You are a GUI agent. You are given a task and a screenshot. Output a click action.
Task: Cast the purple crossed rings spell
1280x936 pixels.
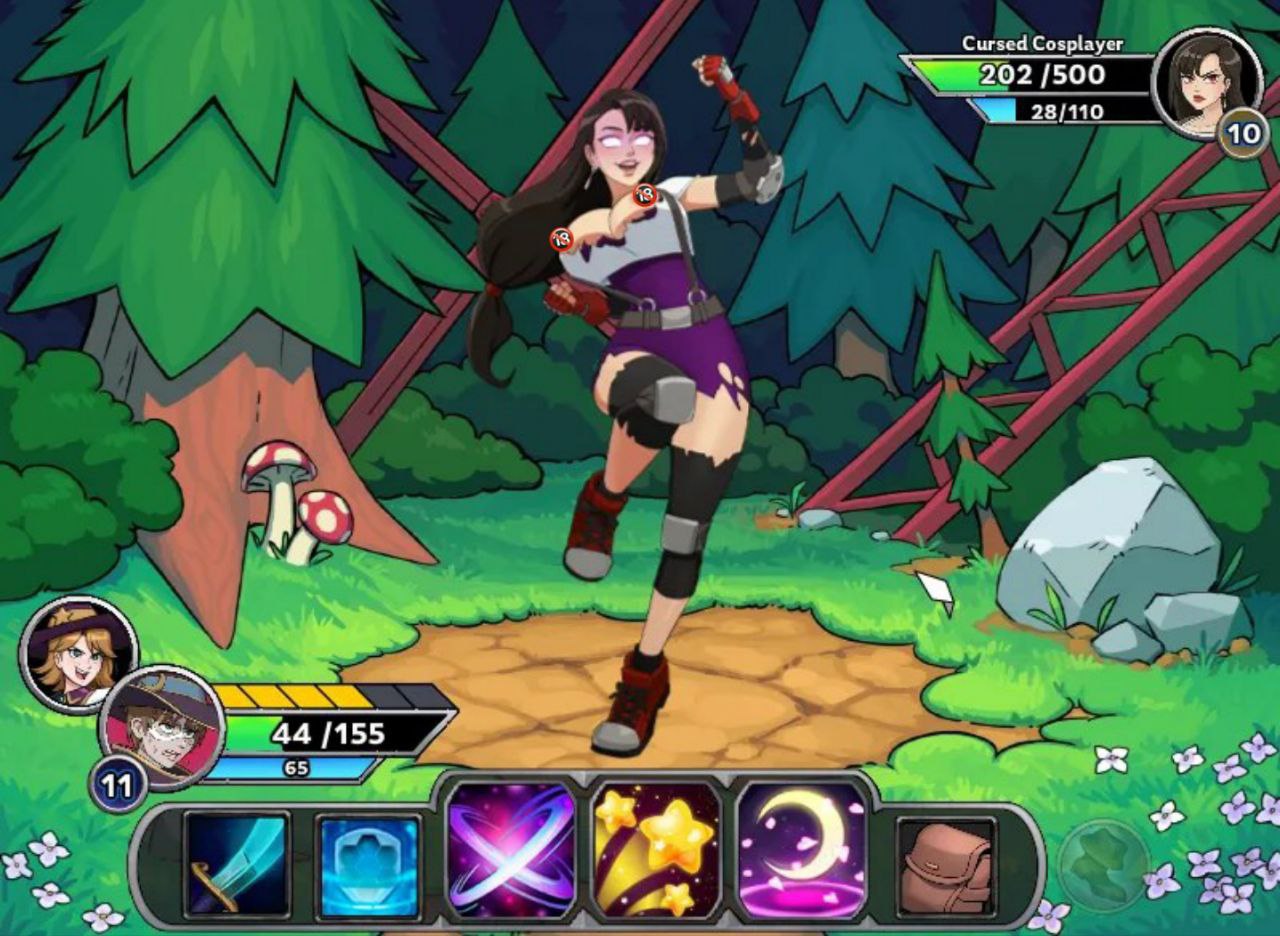(511, 849)
